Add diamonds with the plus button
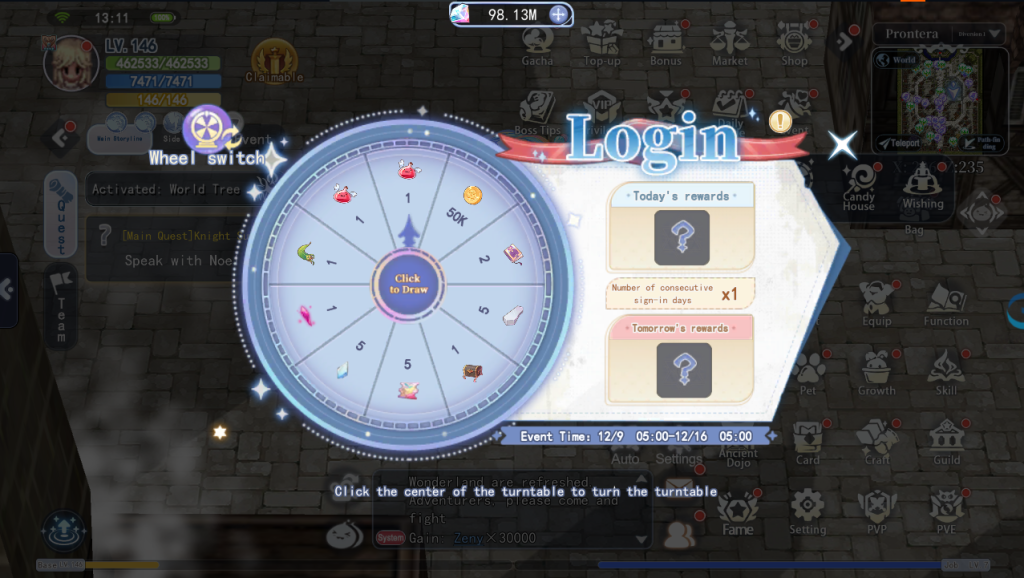The image size is (1024, 578). coord(559,15)
